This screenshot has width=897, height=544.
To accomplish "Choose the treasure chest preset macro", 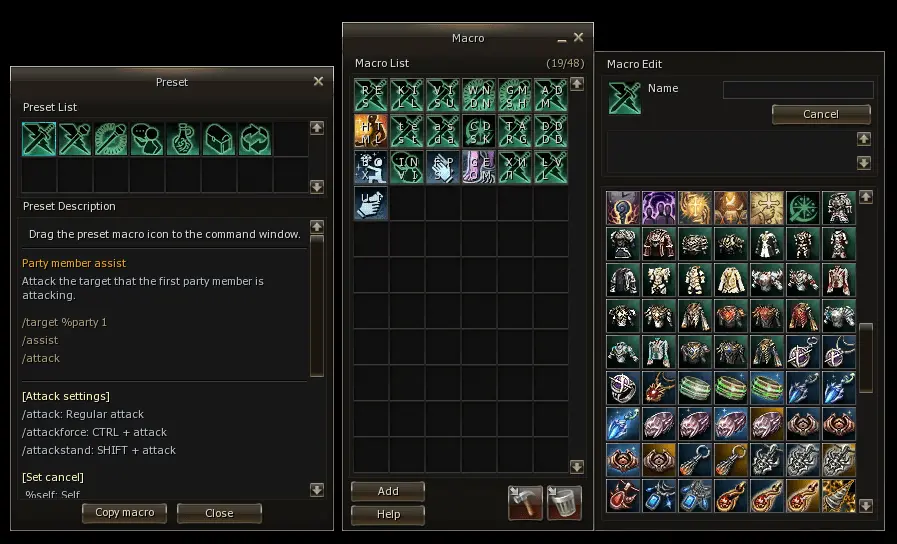I will (x=219, y=139).
